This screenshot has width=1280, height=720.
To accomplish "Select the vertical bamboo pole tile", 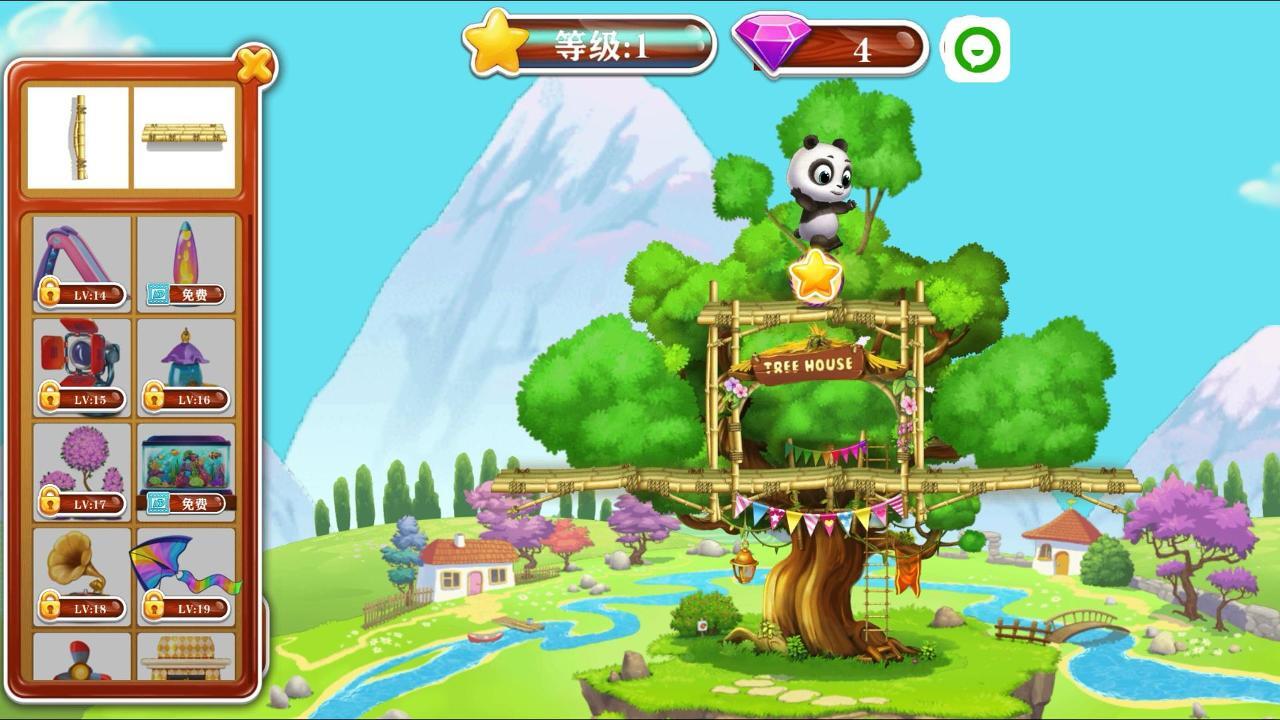I will pyautogui.click(x=78, y=138).
